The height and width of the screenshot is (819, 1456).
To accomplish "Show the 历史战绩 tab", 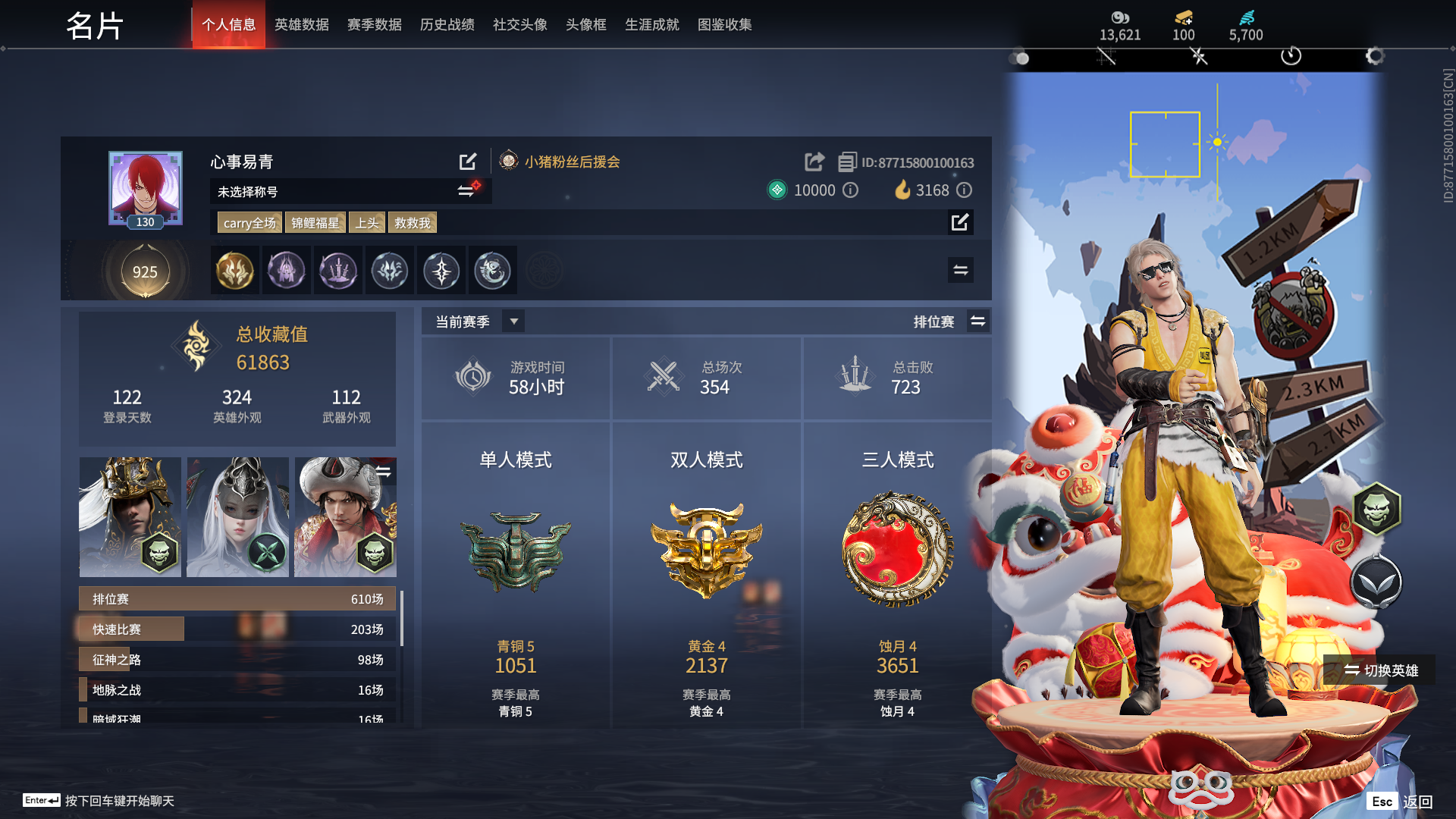I will coord(447,24).
